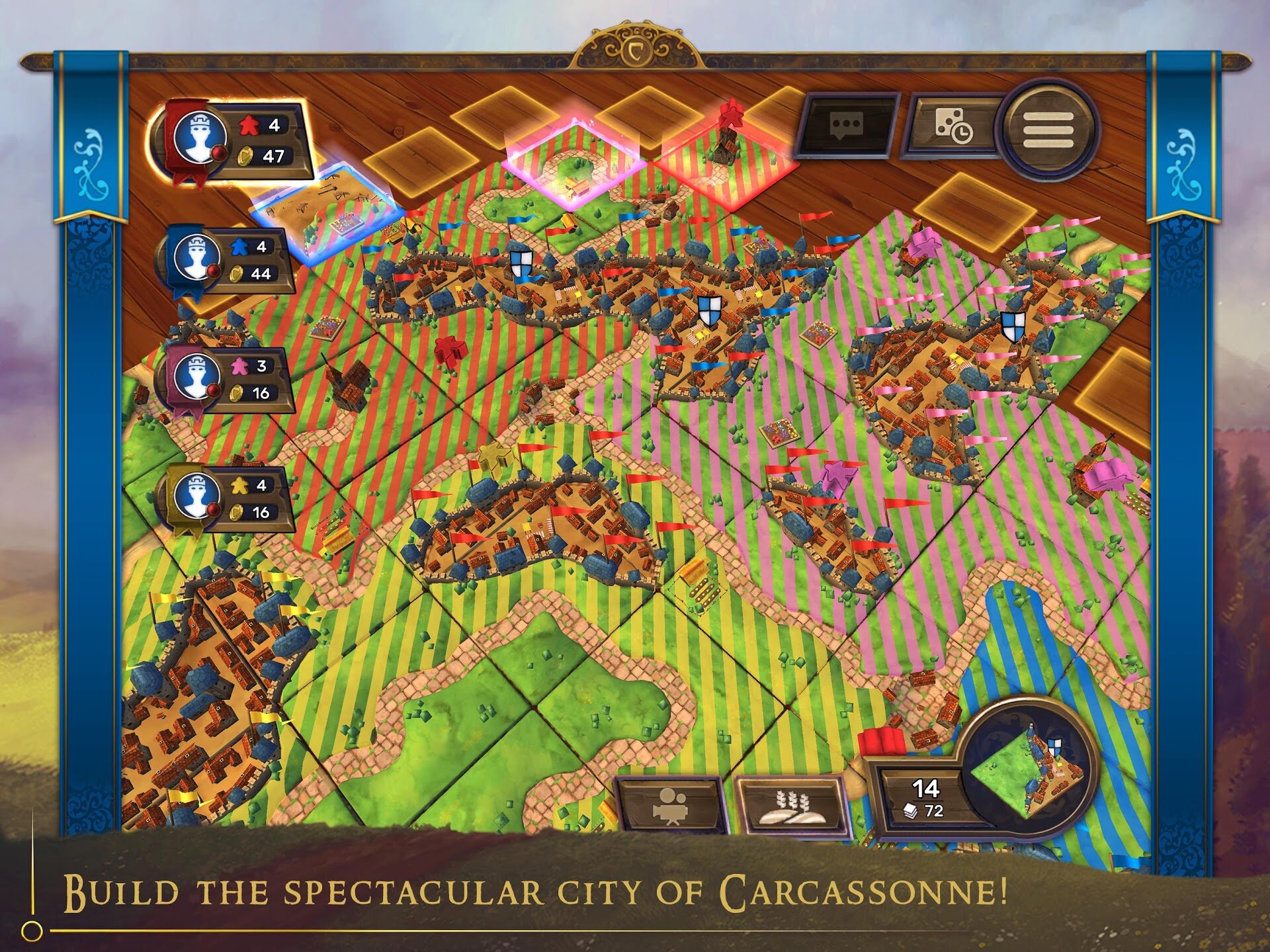Select the red player panel
The height and width of the screenshot is (952, 1270).
(x=232, y=141)
